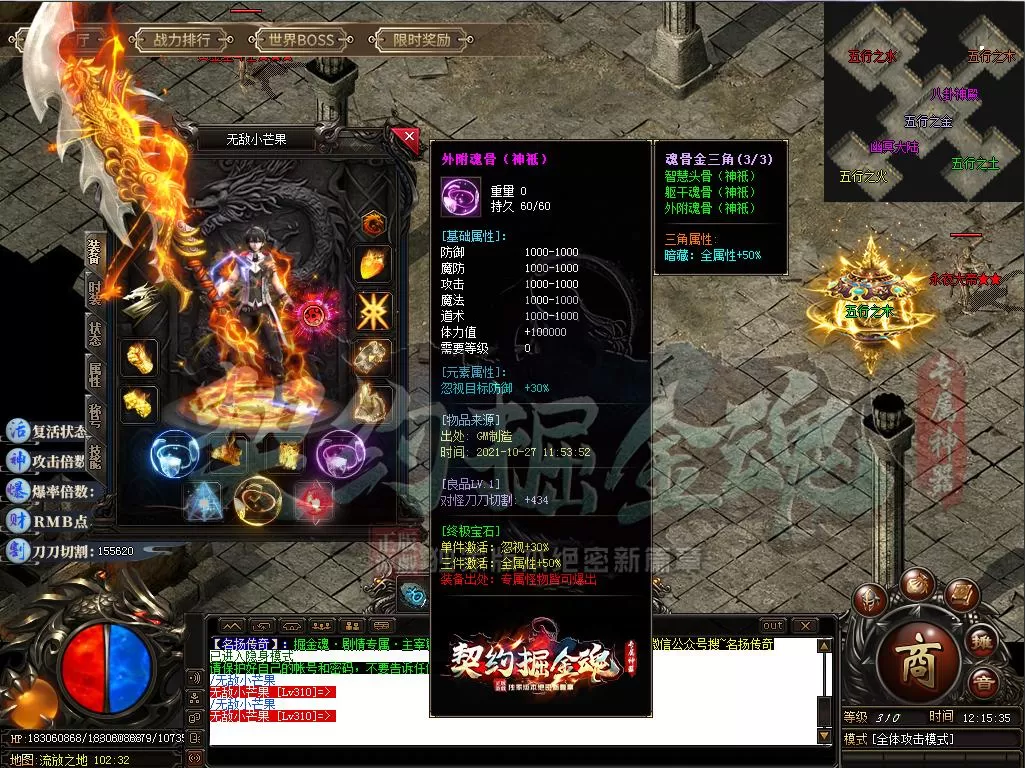Open the 世界BOSS panel
The height and width of the screenshot is (768, 1025).
click(301, 41)
